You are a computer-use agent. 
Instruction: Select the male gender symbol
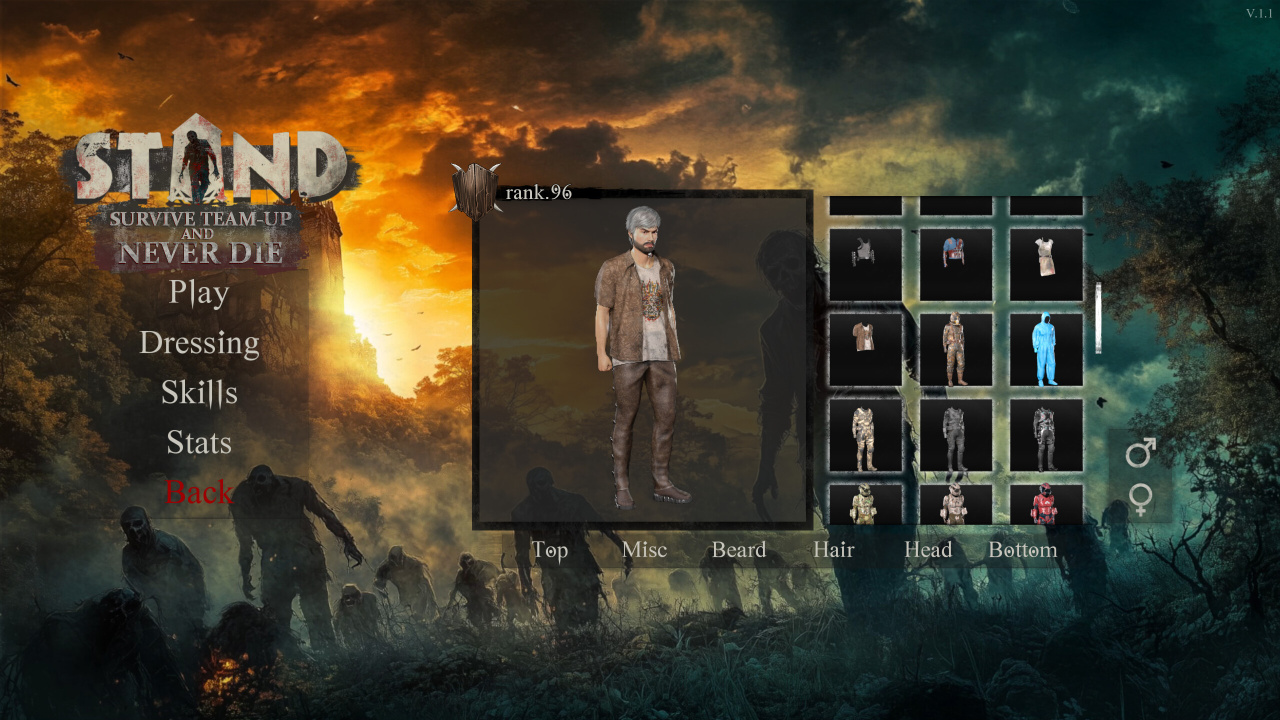tap(1140, 453)
